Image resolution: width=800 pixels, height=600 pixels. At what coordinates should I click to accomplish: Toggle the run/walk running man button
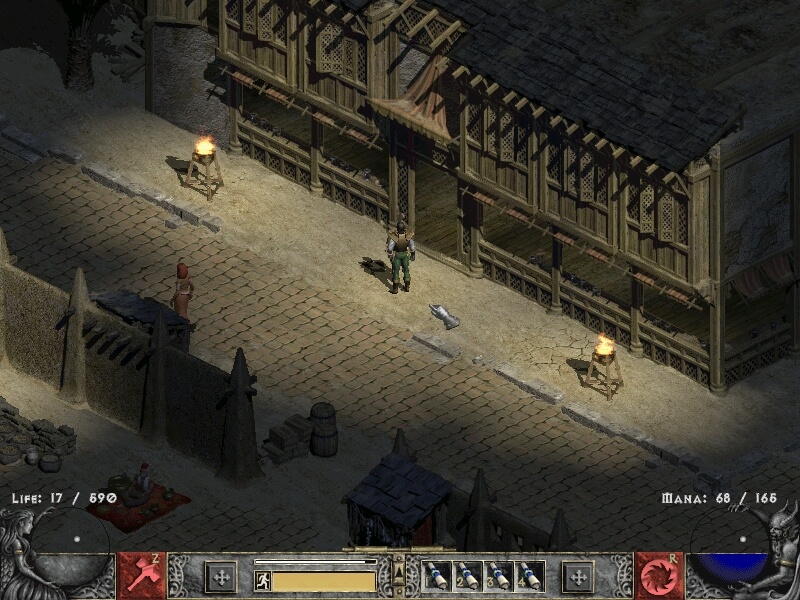263,580
